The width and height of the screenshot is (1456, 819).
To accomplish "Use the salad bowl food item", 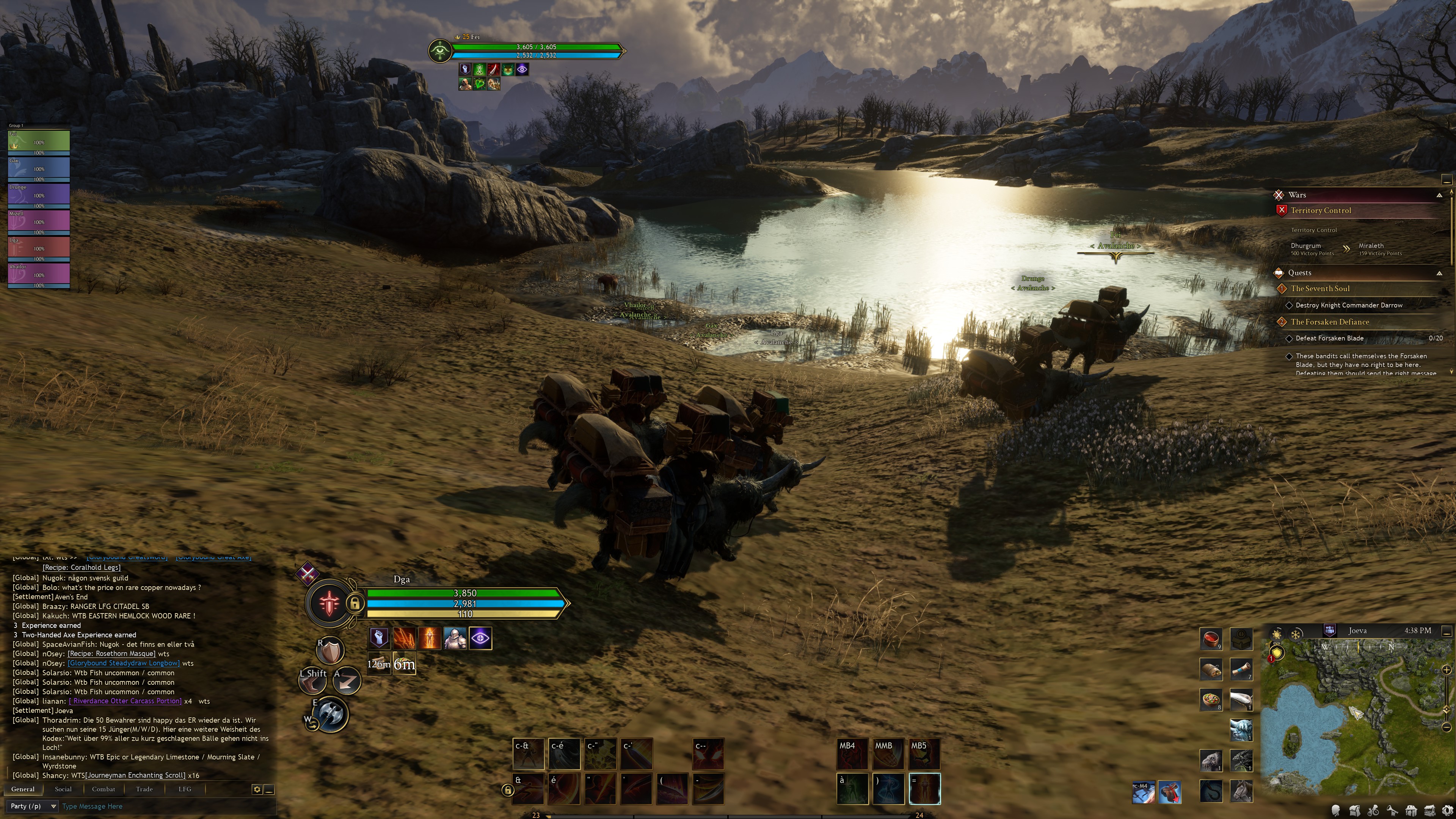I will (1211, 700).
